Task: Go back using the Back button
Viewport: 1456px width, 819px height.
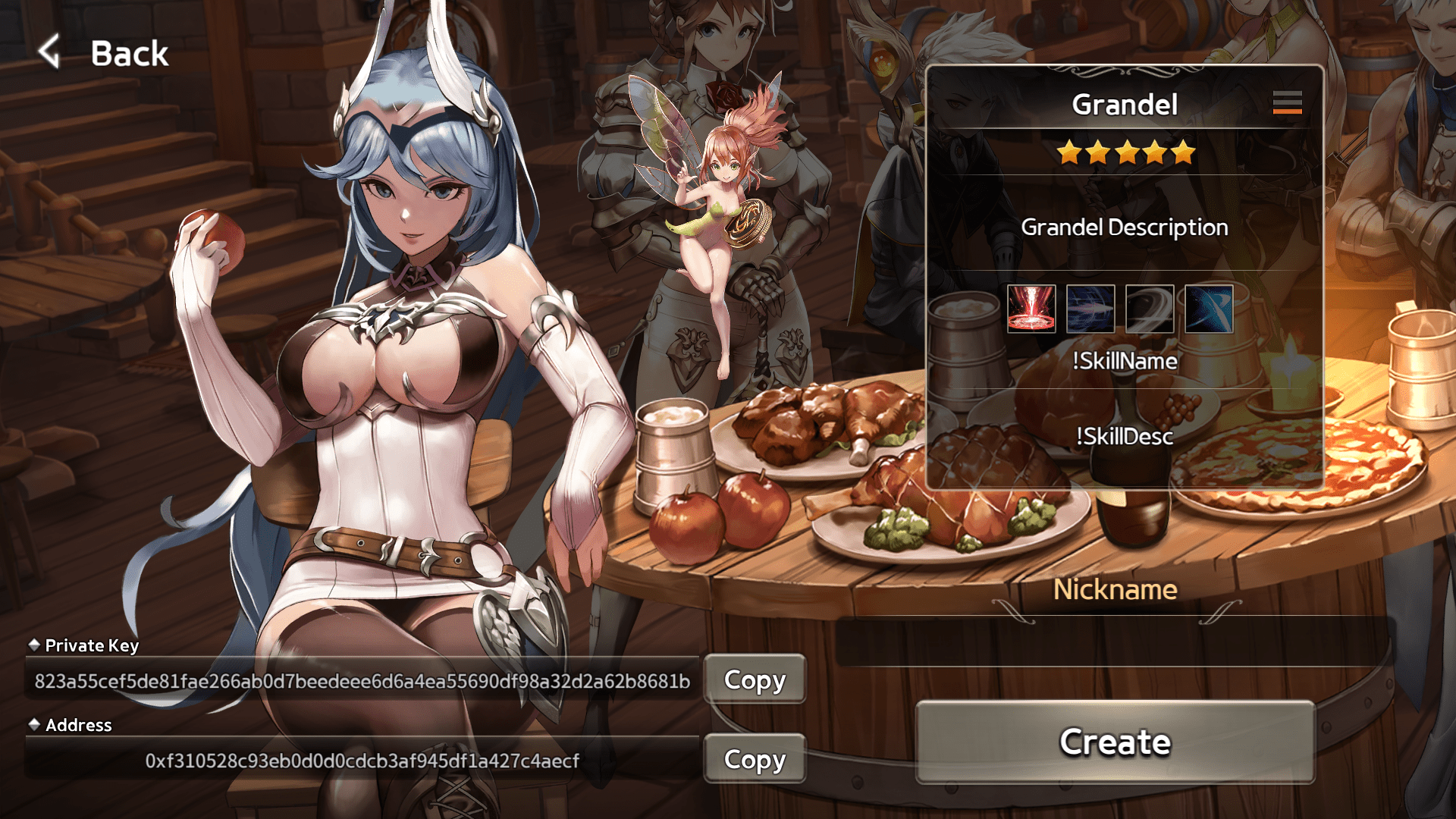Action: [x=105, y=53]
